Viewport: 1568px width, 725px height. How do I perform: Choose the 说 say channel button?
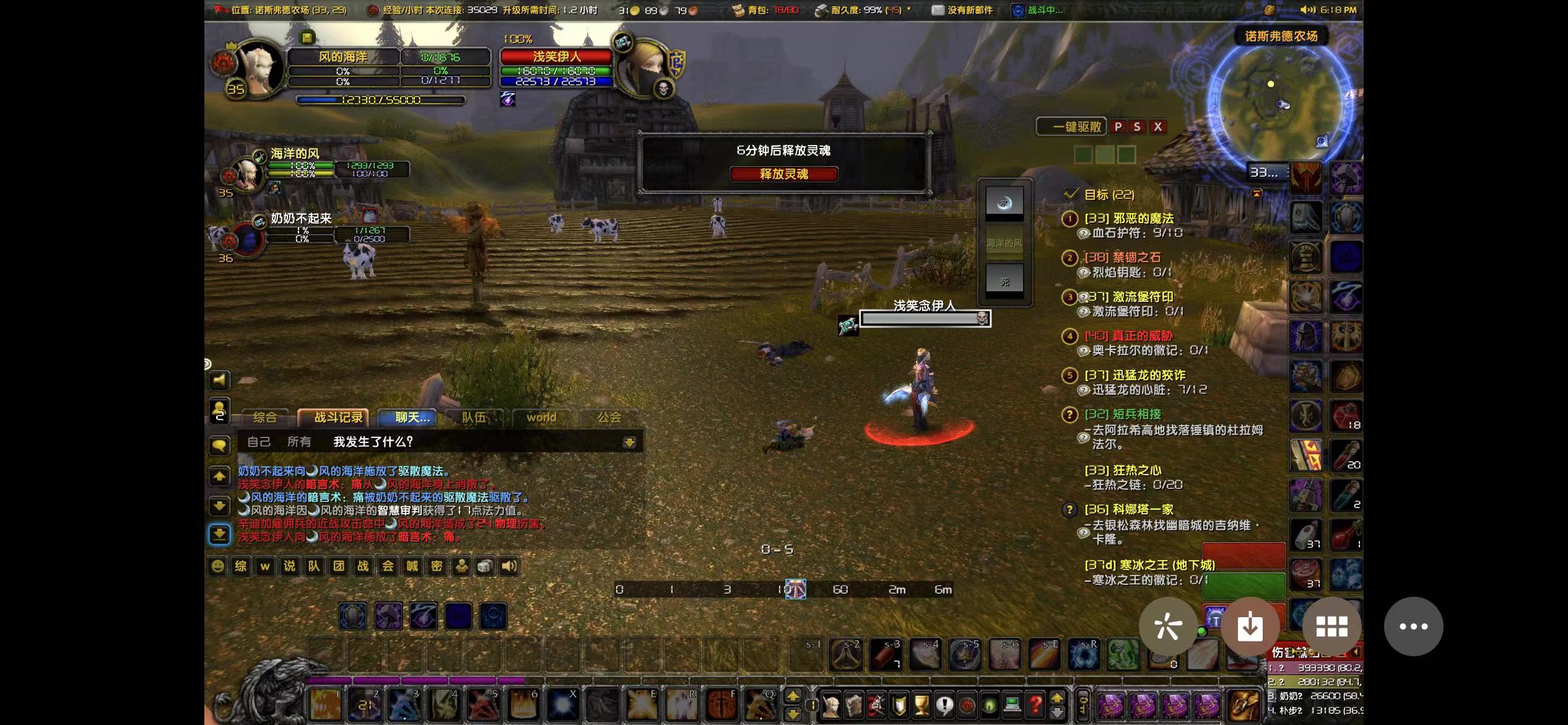289,566
